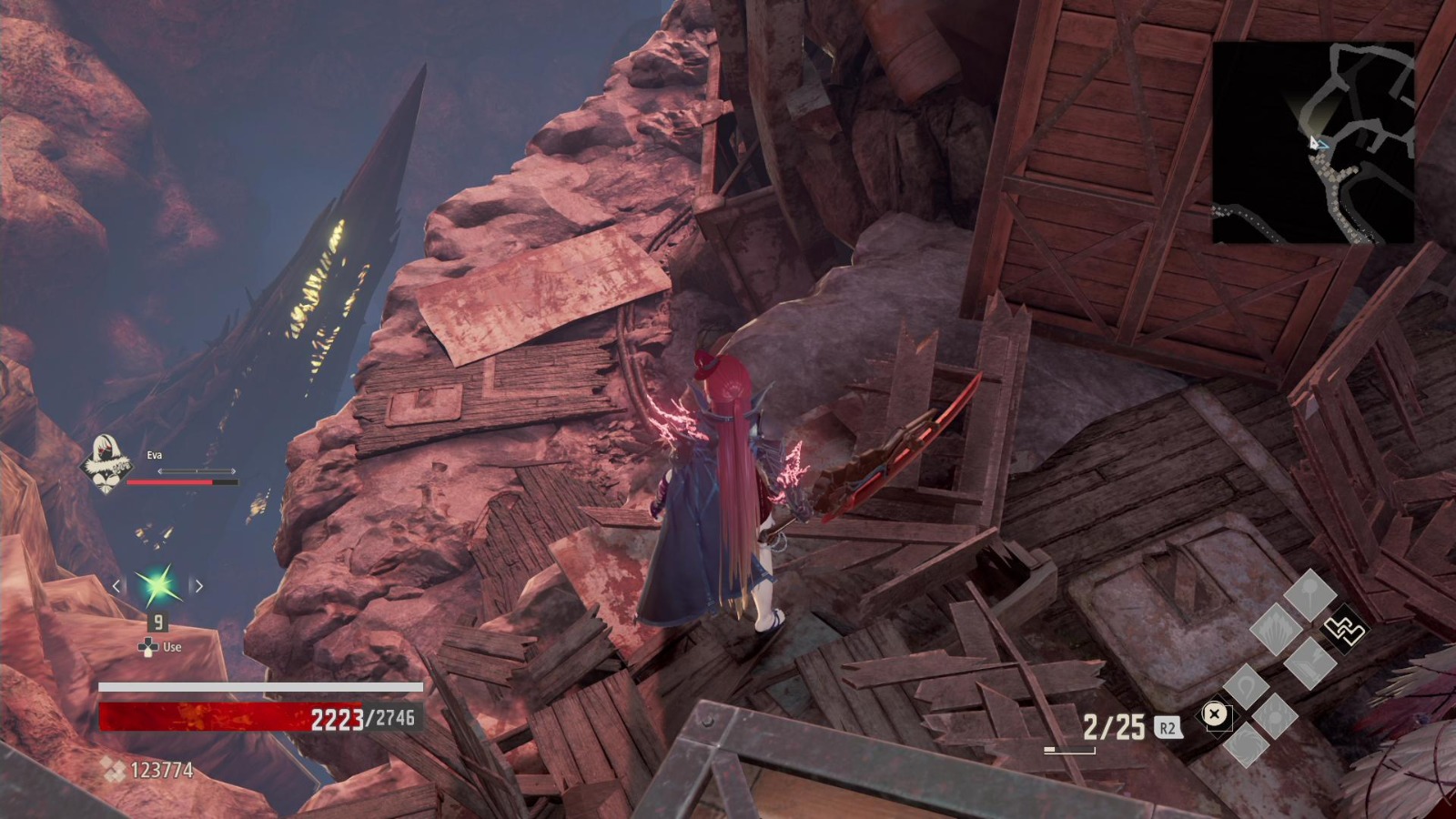The height and width of the screenshot is (819, 1456).
Task: Select the hook-shaped Gift icon
Action: coord(1247,685)
